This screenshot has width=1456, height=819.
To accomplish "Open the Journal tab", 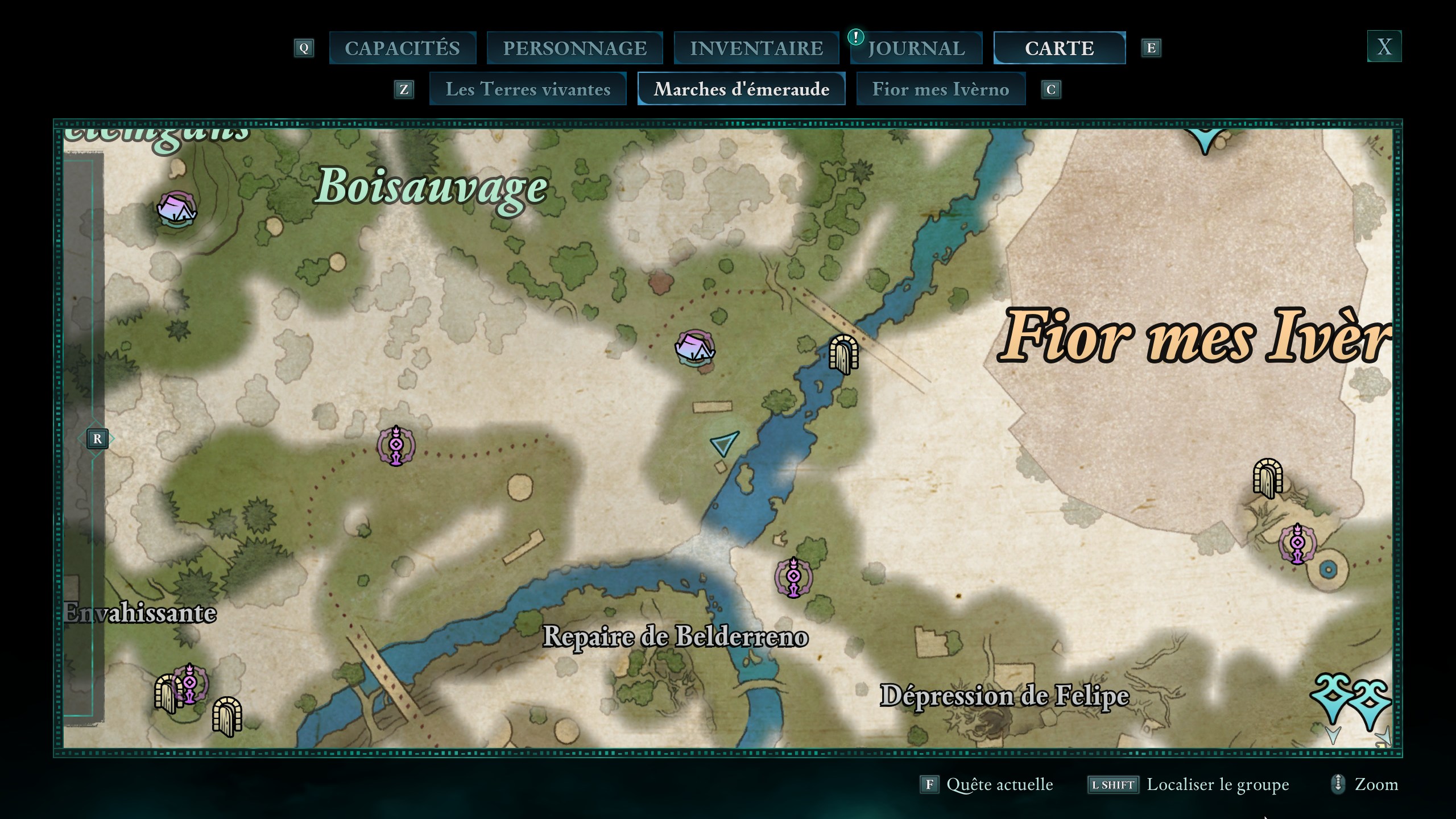I will point(916,48).
